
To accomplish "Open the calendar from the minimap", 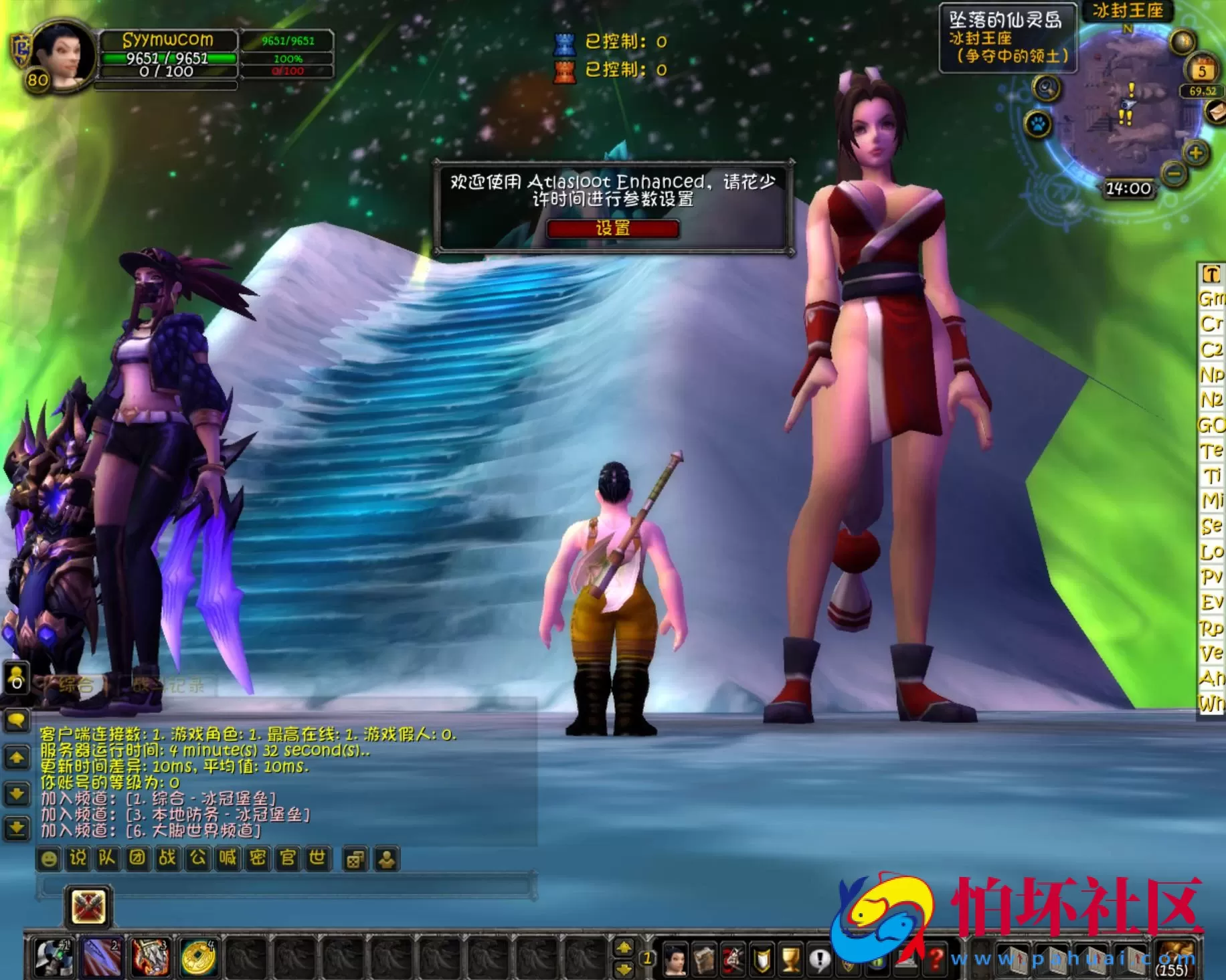I will coord(1203,69).
